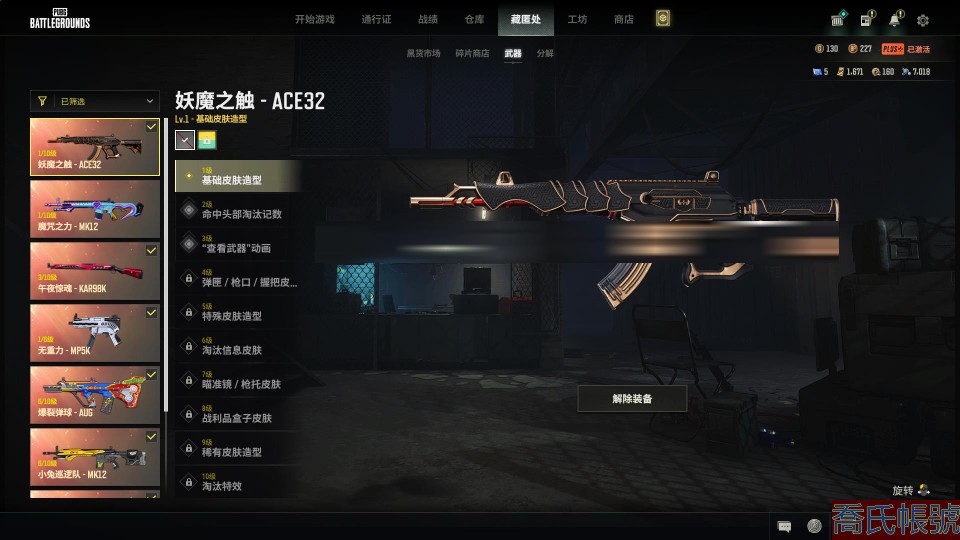Viewport: 960px width, 540px height.
Task: Open the 碎片商店 sub-tab
Action: pos(472,53)
